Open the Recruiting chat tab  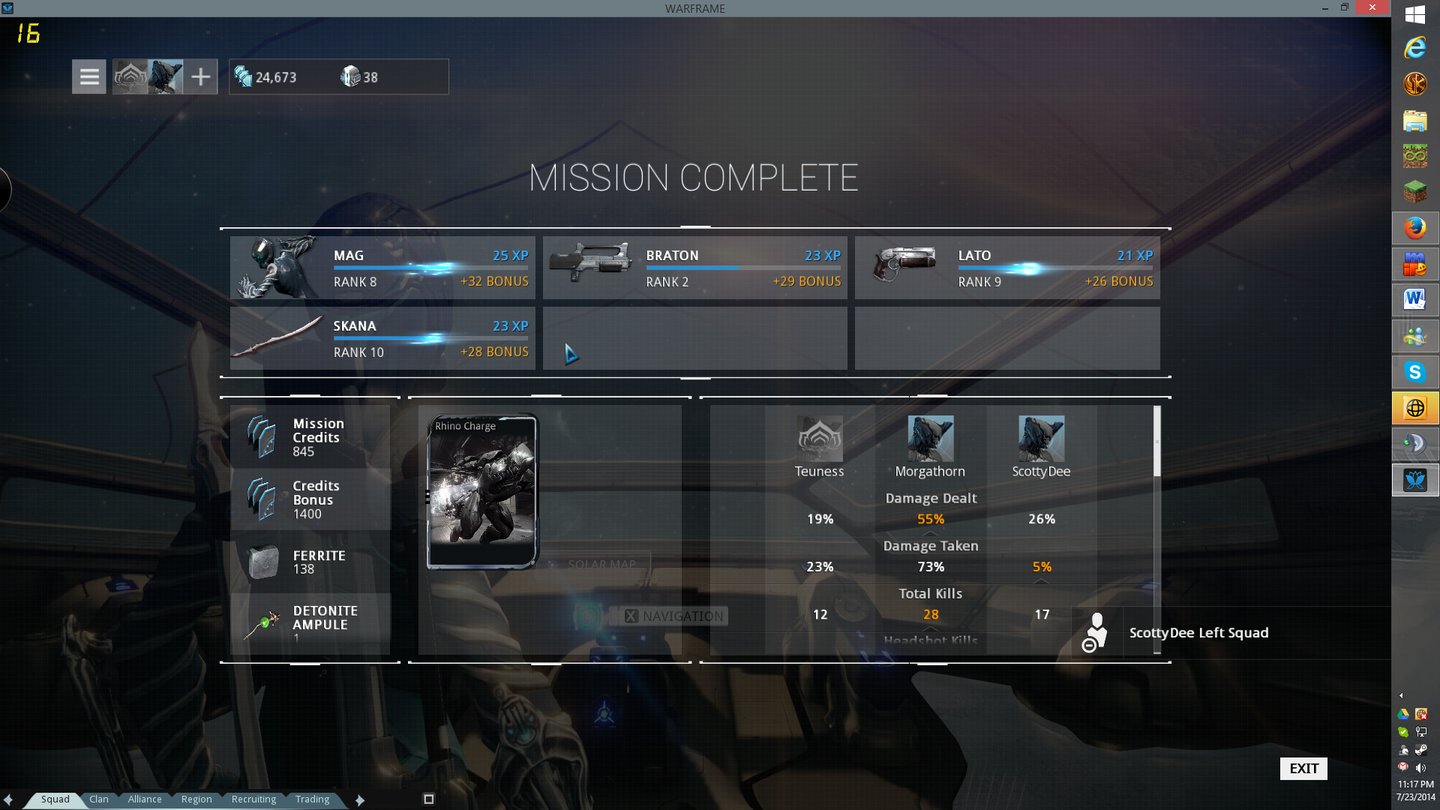[254, 799]
